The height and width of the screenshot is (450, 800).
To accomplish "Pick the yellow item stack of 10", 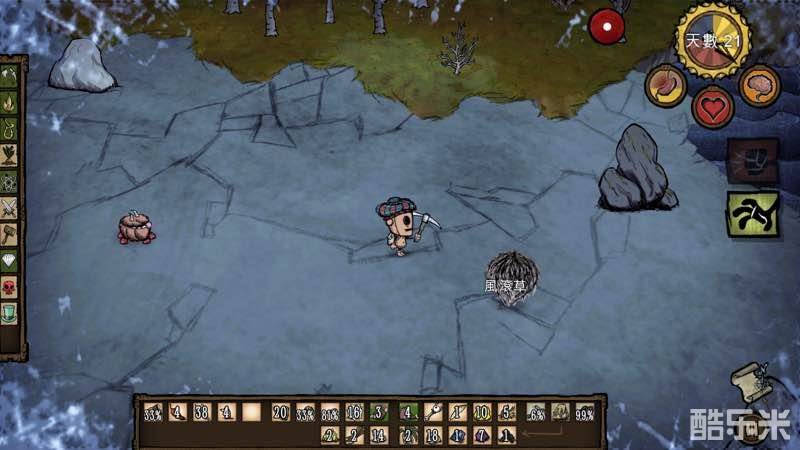I will [x=482, y=411].
